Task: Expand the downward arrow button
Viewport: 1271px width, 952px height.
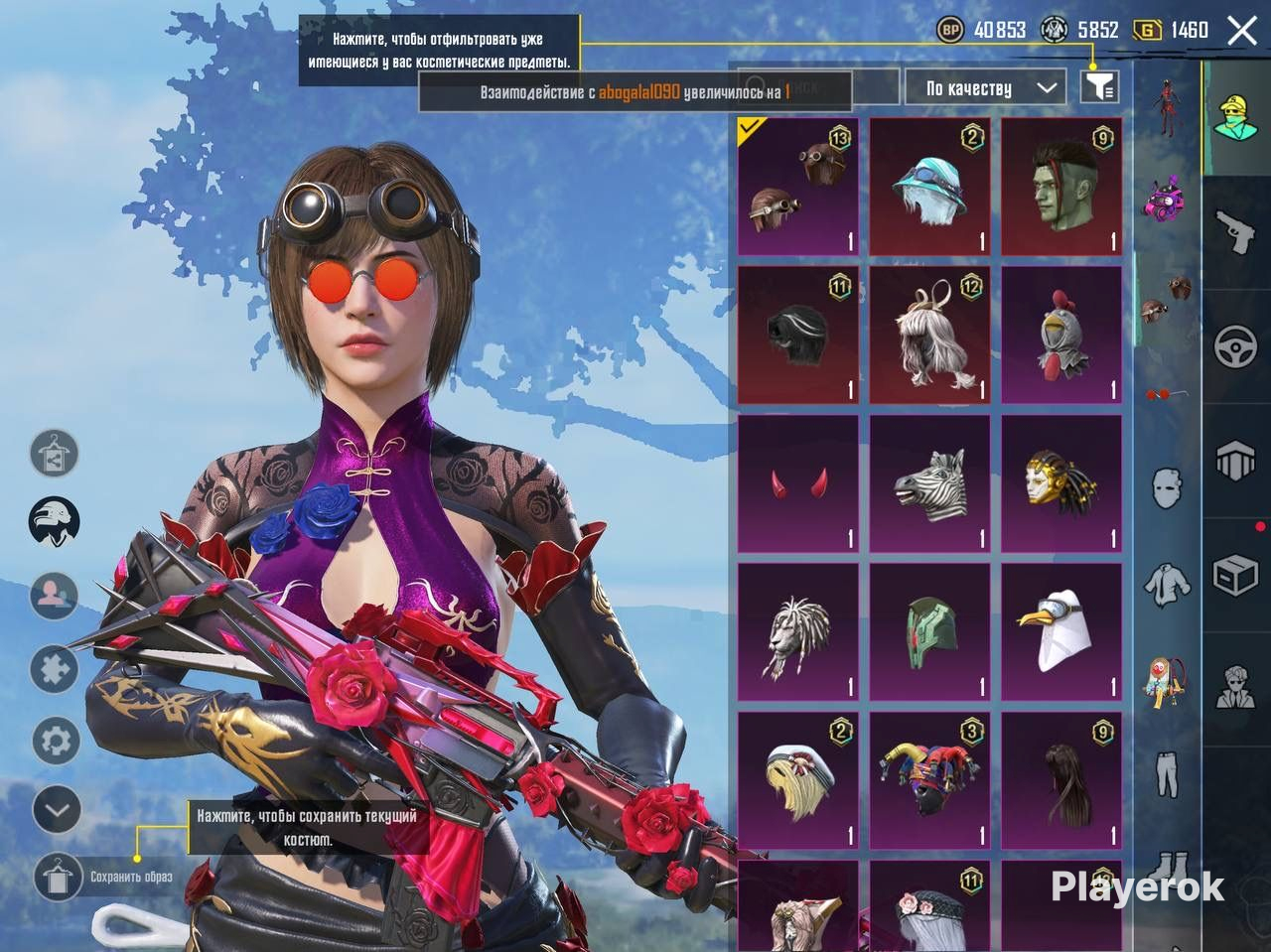Action: click(x=57, y=810)
